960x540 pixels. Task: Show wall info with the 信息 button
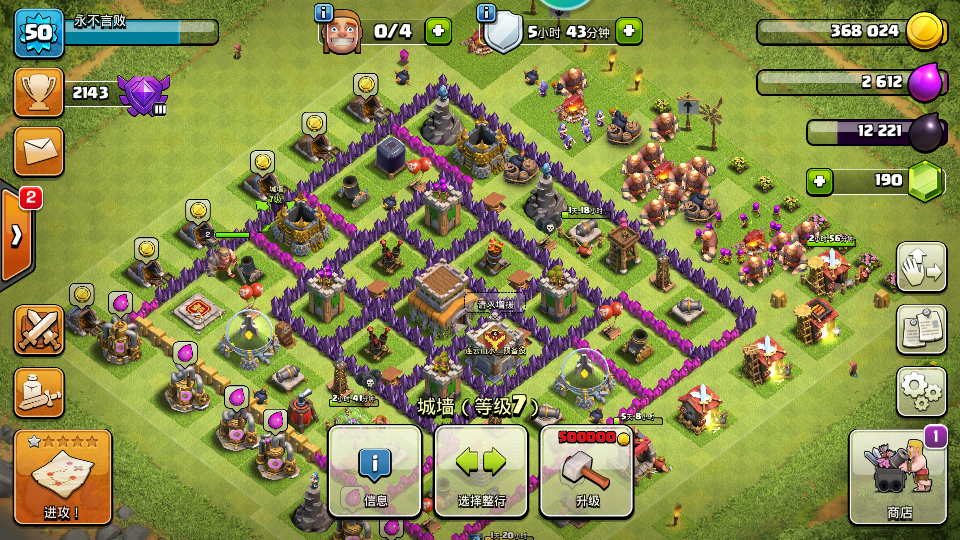pyautogui.click(x=375, y=471)
